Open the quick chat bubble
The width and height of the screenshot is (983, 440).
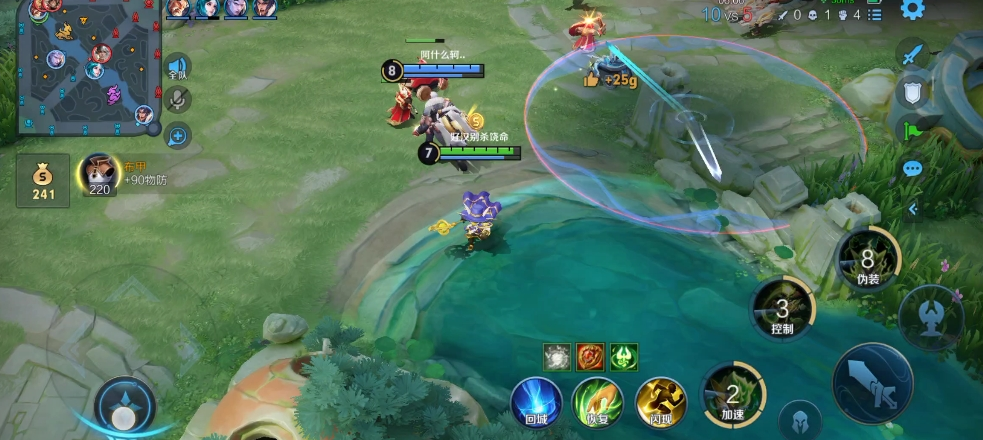(x=912, y=168)
